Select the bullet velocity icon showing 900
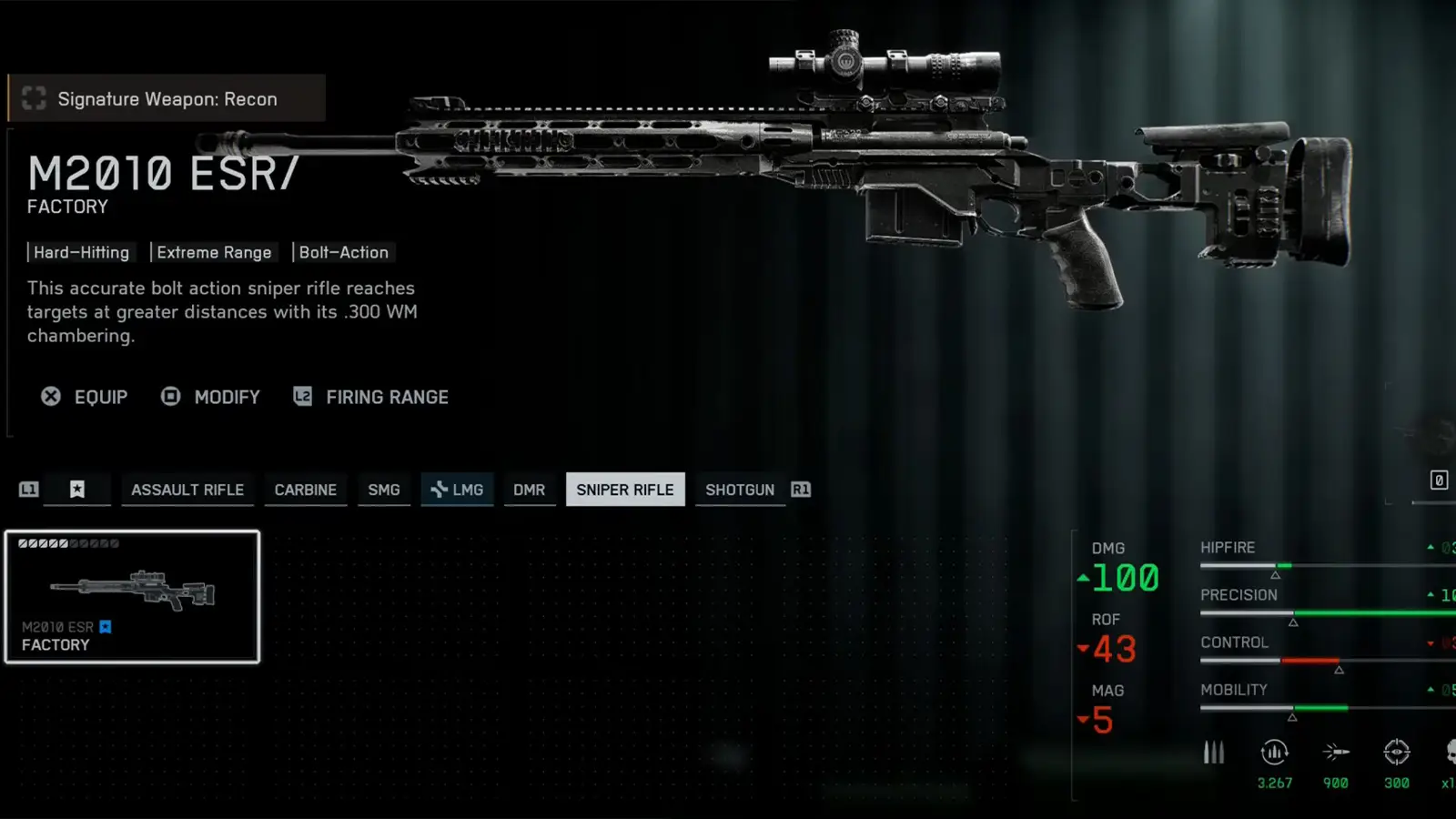The width and height of the screenshot is (1456, 819). pos(1335,753)
